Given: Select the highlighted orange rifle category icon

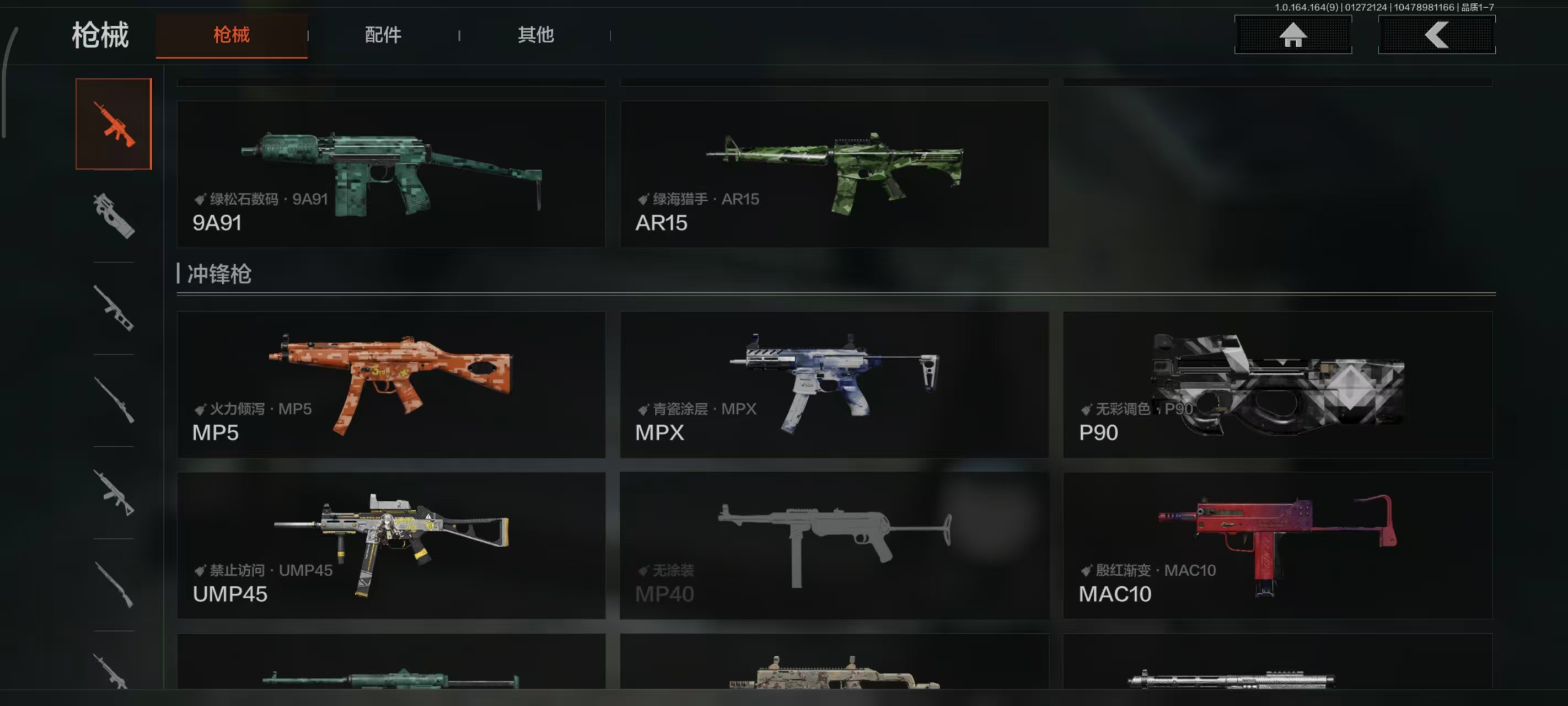Looking at the screenshot, I should pyautogui.click(x=114, y=124).
